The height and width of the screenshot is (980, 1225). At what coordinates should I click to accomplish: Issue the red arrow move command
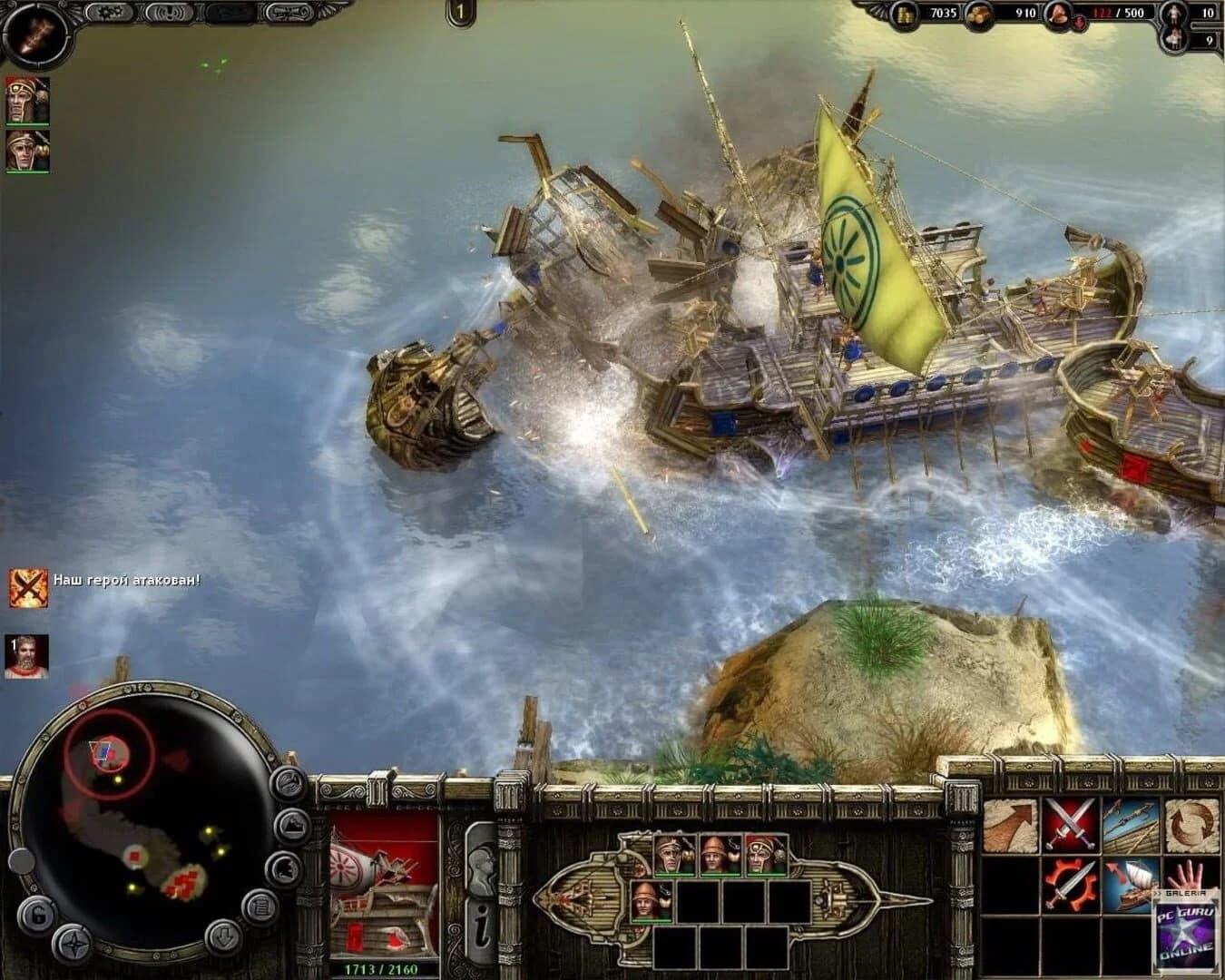pos(1009,824)
